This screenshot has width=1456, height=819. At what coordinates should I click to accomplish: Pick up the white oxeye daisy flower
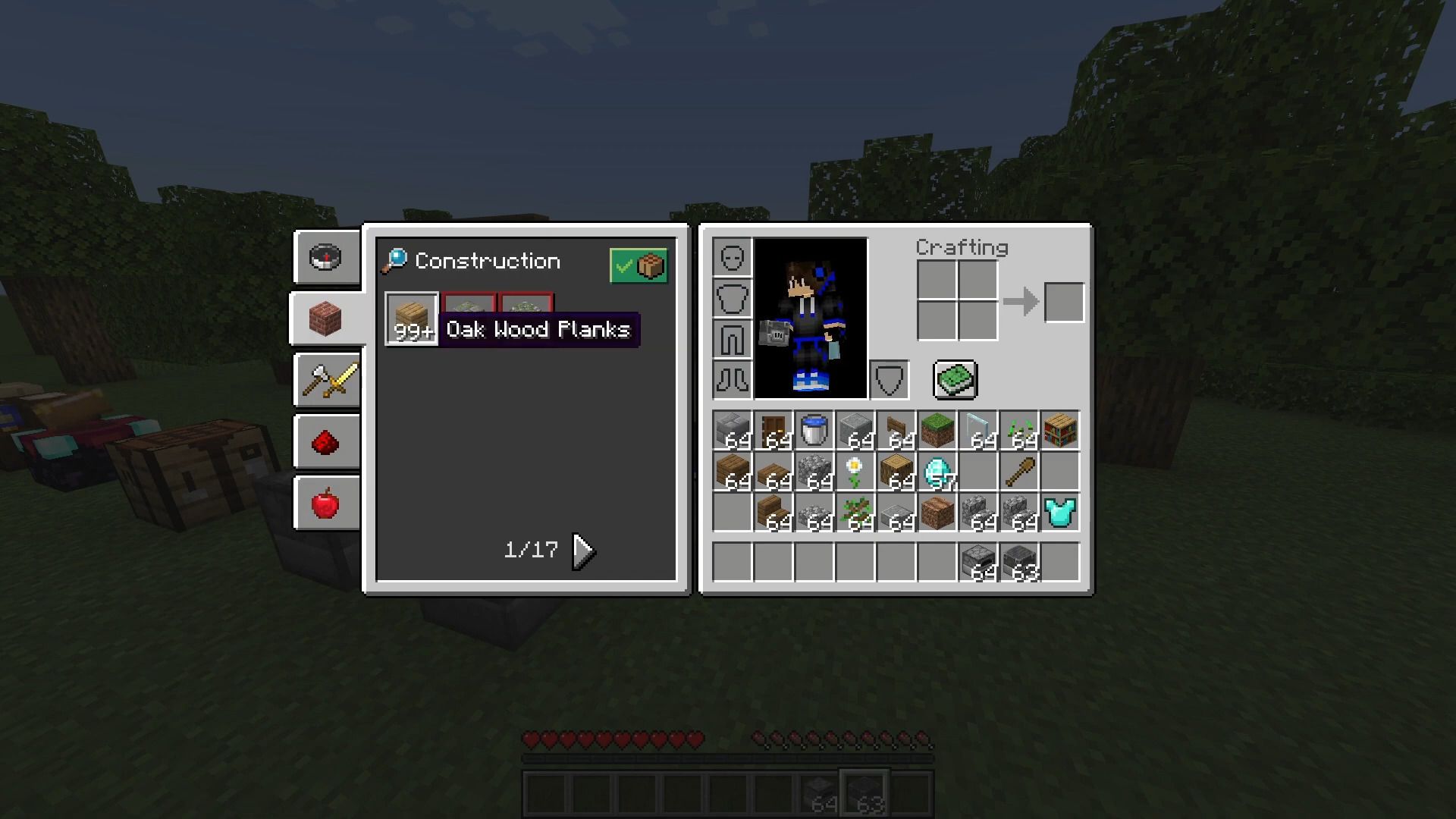pos(855,471)
